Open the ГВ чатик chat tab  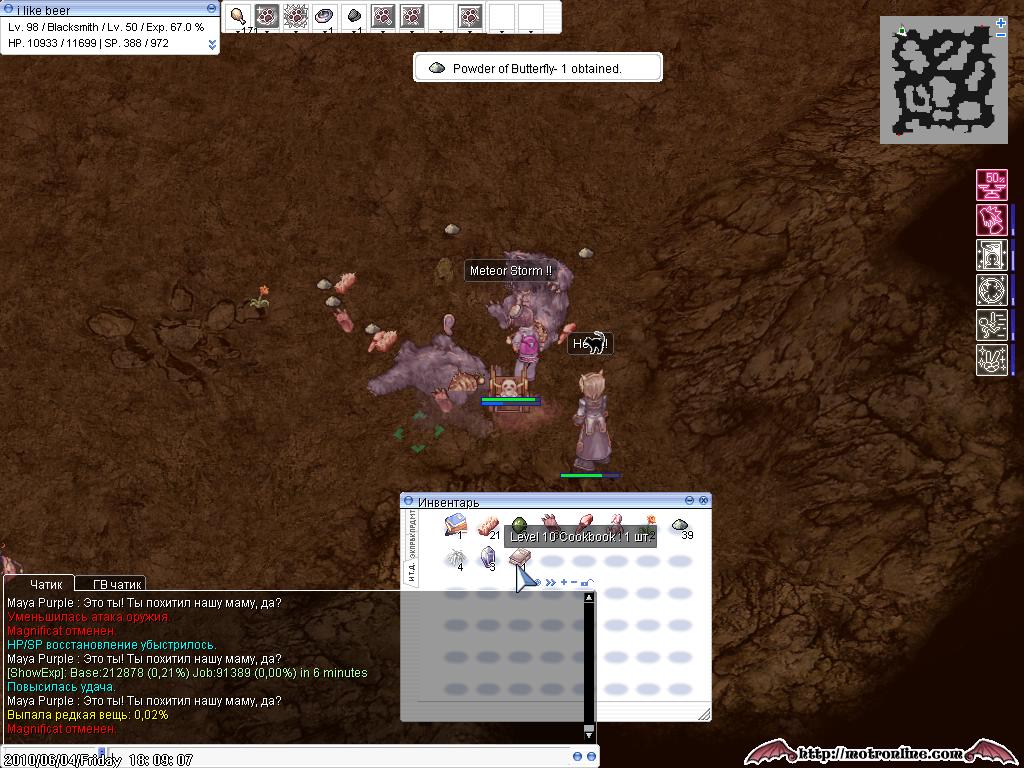tap(117, 584)
